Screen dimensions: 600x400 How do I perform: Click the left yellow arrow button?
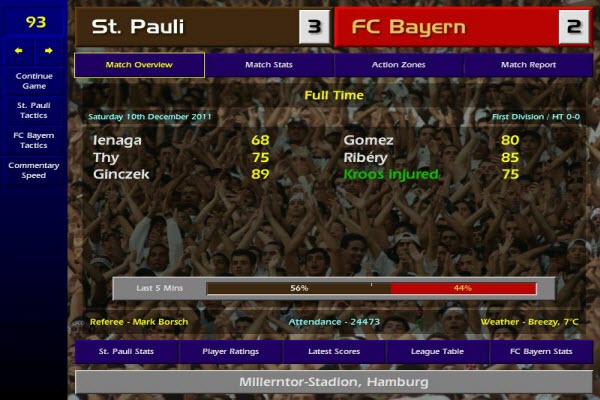pyautogui.click(x=19, y=49)
